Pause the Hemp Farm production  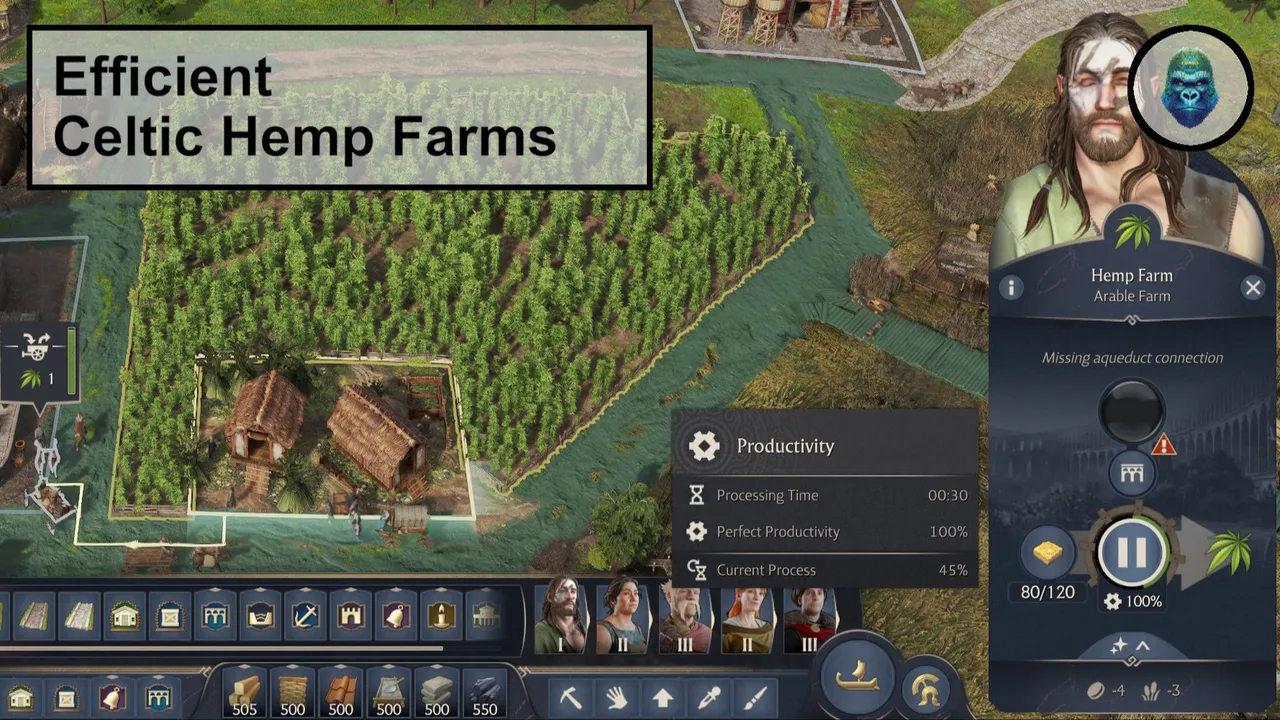[1131, 552]
